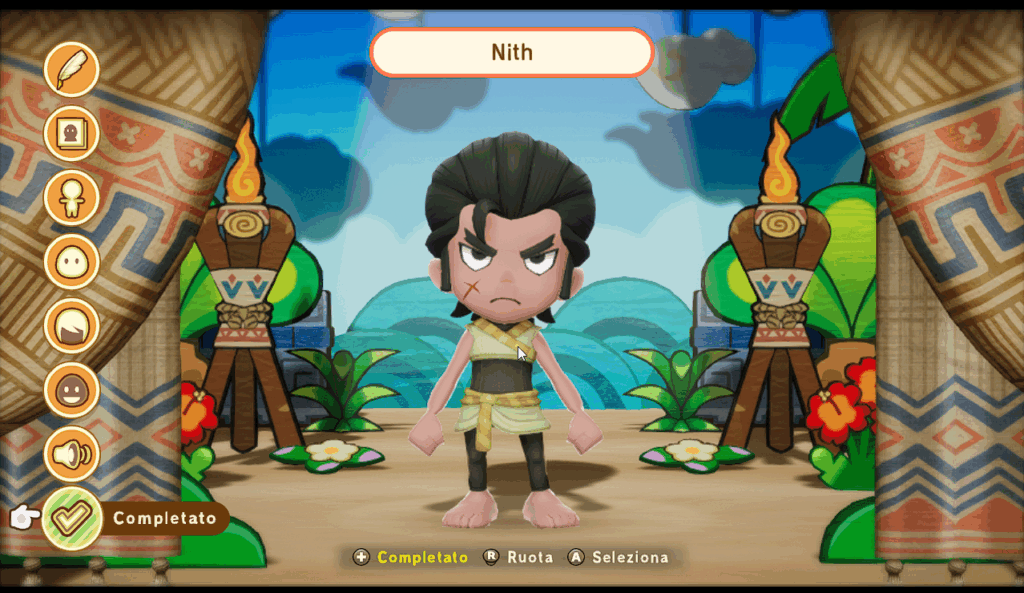1024x593 pixels.
Task: Select the portrait book icon
Action: (72, 134)
